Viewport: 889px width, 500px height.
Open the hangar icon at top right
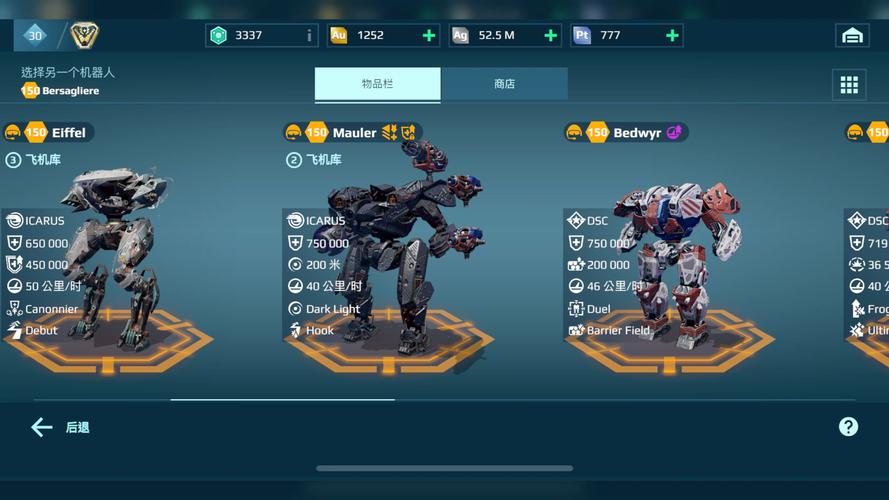click(852, 36)
